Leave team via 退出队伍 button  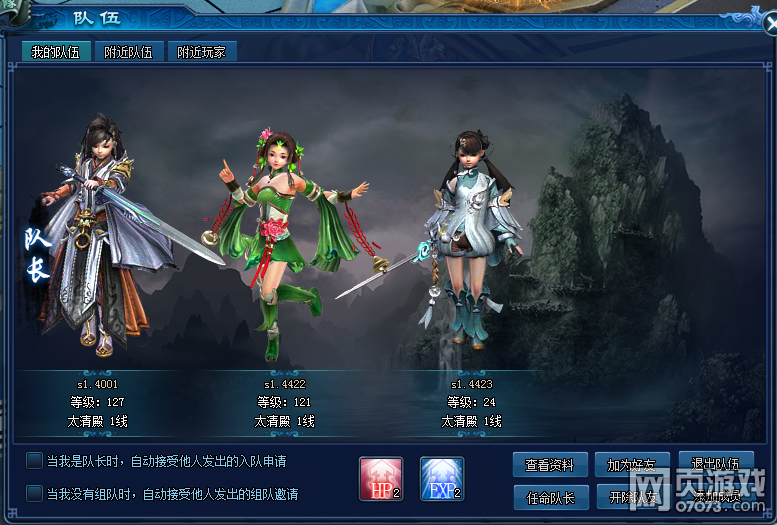715,464
